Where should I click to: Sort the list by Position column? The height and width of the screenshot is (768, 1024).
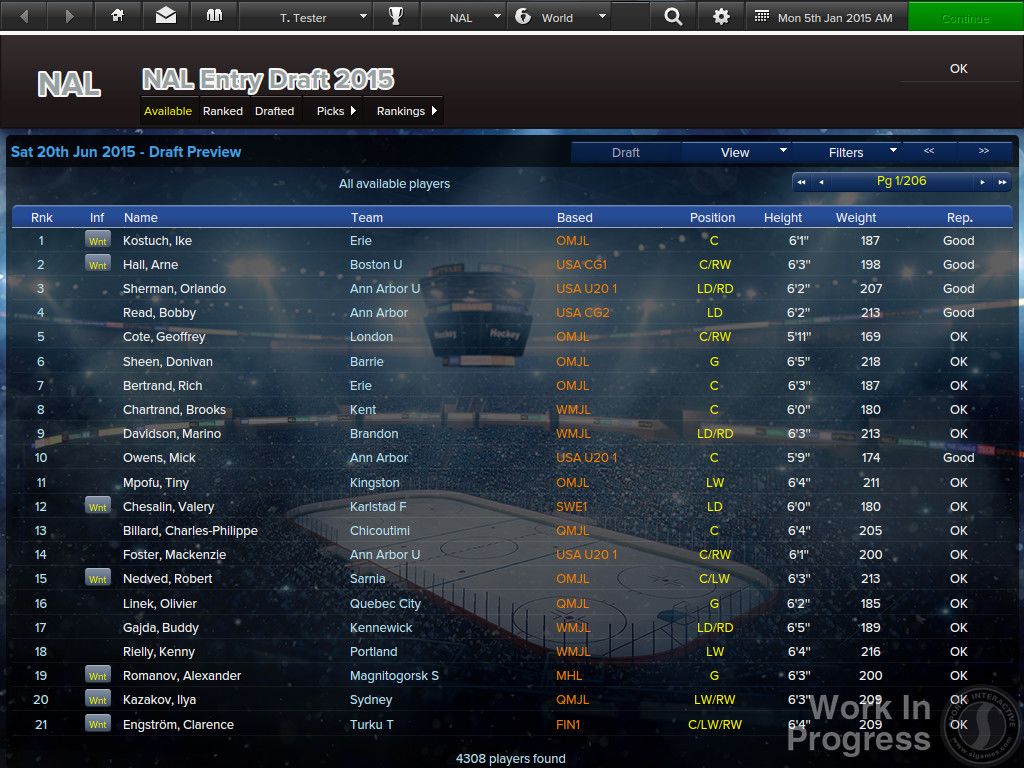[712, 217]
